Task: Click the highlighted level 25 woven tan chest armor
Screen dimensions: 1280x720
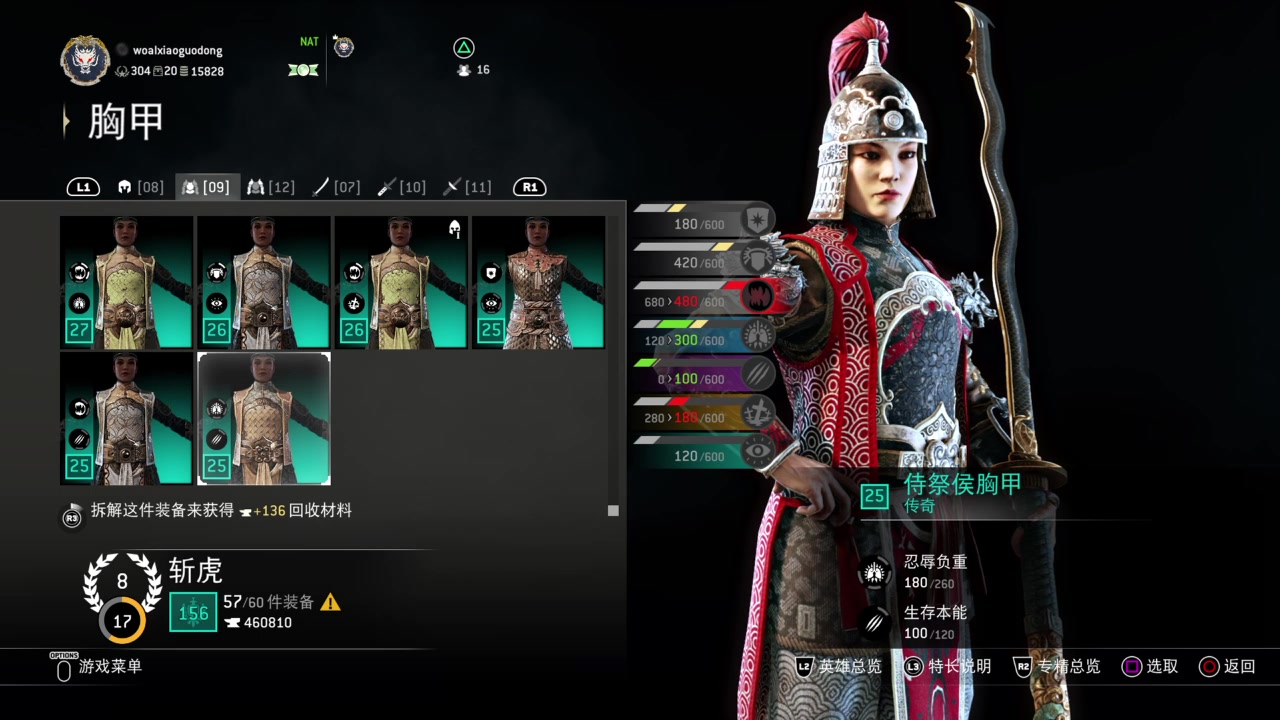Action: click(x=264, y=418)
